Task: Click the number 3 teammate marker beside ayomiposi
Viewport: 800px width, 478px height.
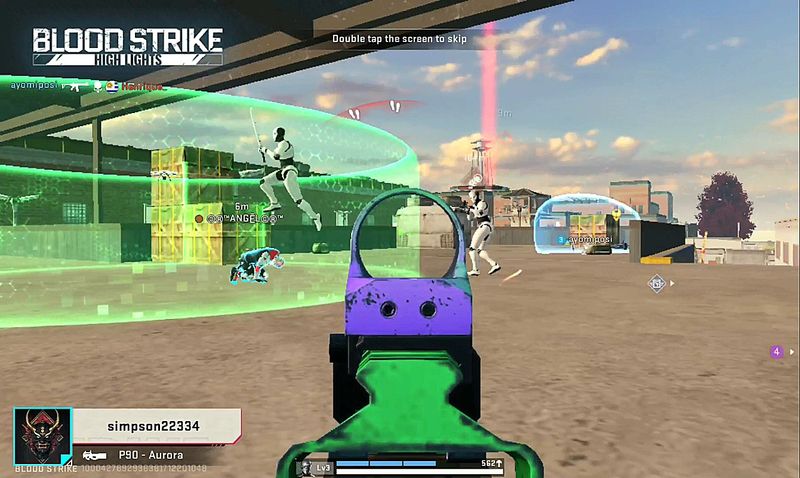Action: pos(560,240)
